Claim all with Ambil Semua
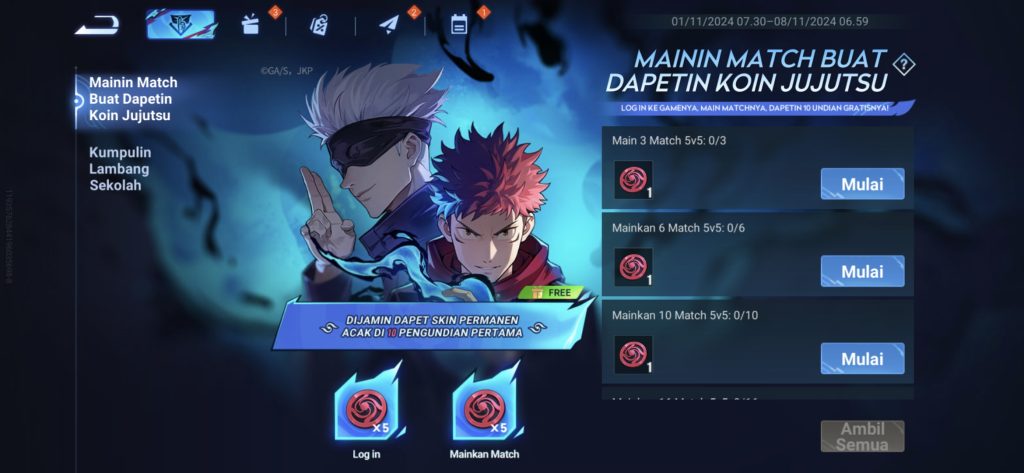1024x473 pixels. pyautogui.click(x=862, y=436)
